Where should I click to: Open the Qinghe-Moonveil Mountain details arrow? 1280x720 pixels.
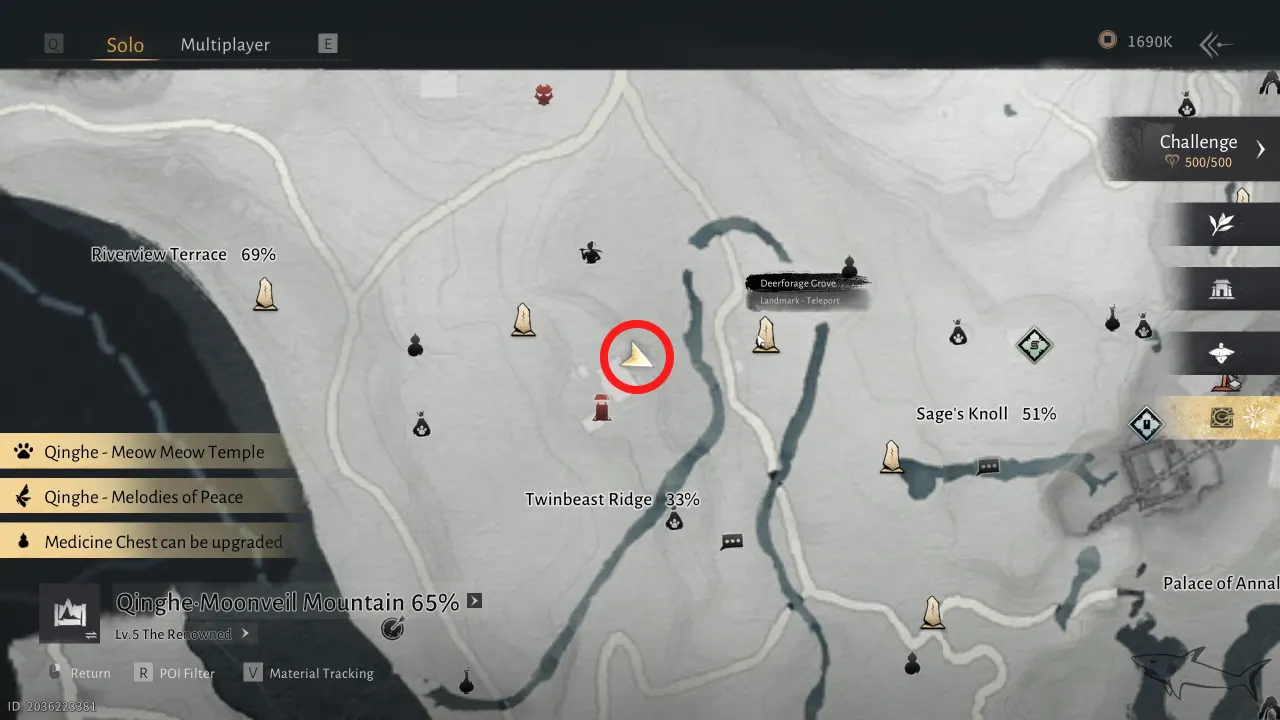click(x=474, y=601)
